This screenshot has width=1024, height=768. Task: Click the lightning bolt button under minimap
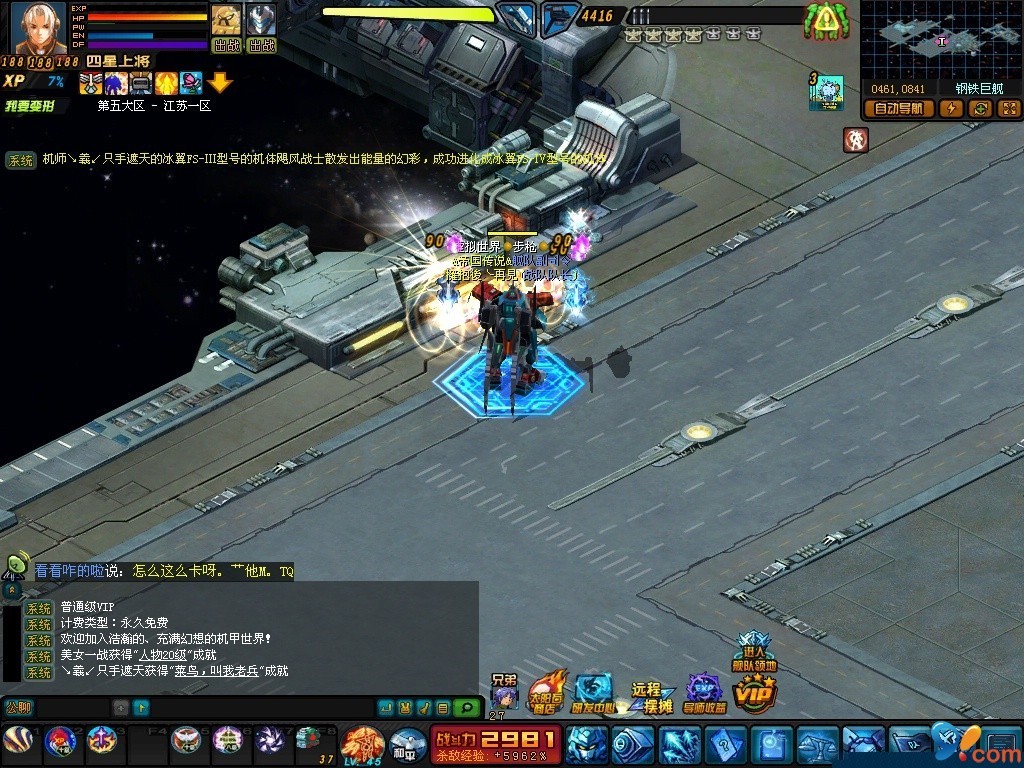tap(950, 109)
